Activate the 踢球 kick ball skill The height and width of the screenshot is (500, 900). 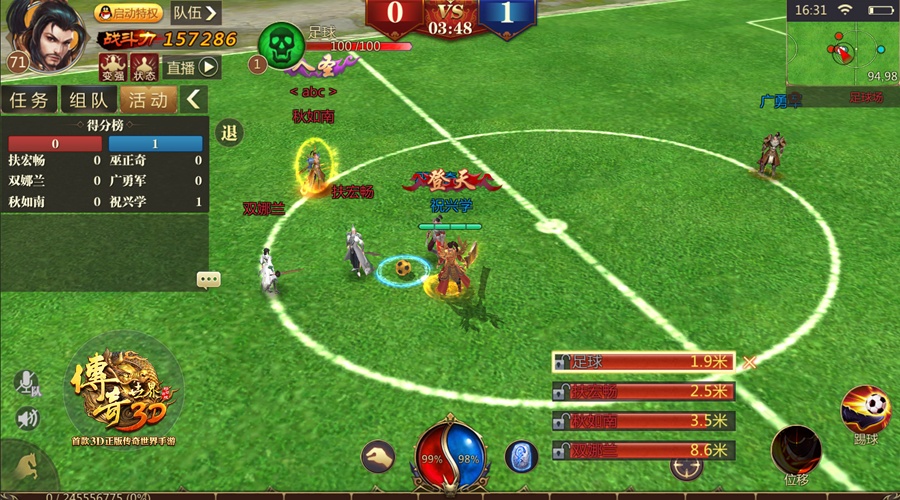(x=866, y=408)
